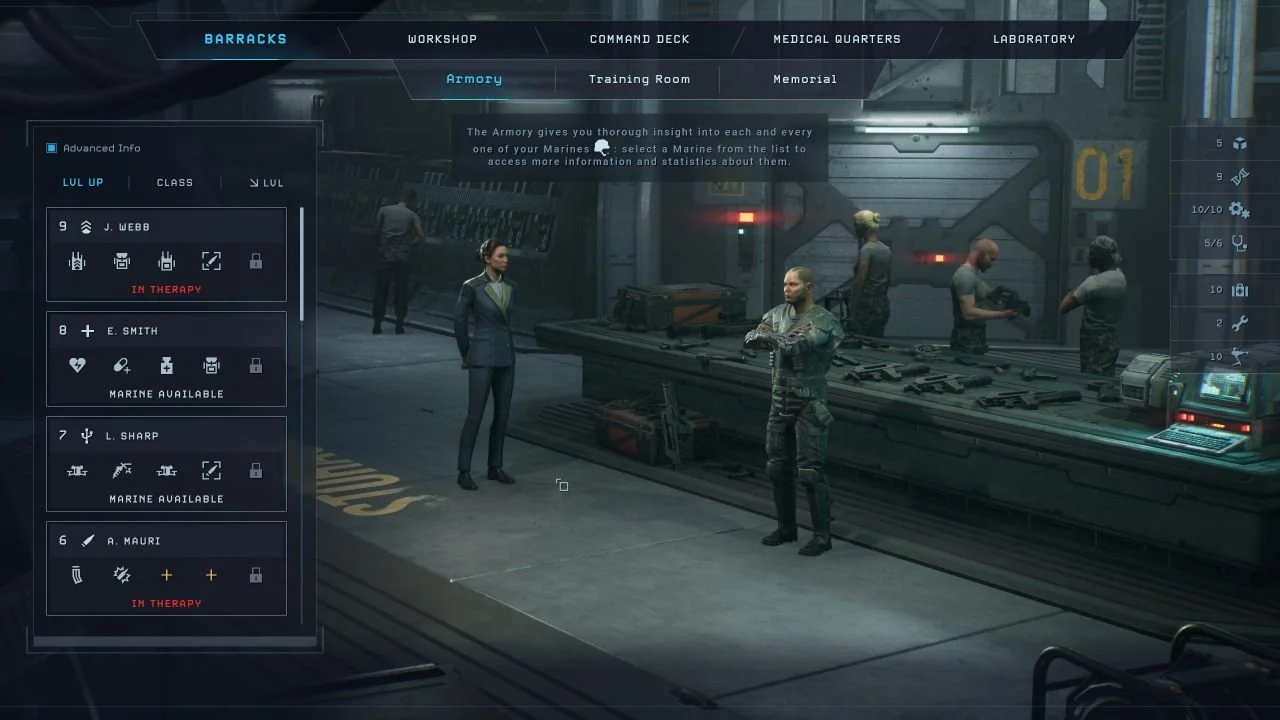Switch to the Laboratory tab
This screenshot has width=1280, height=720.
(1033, 39)
